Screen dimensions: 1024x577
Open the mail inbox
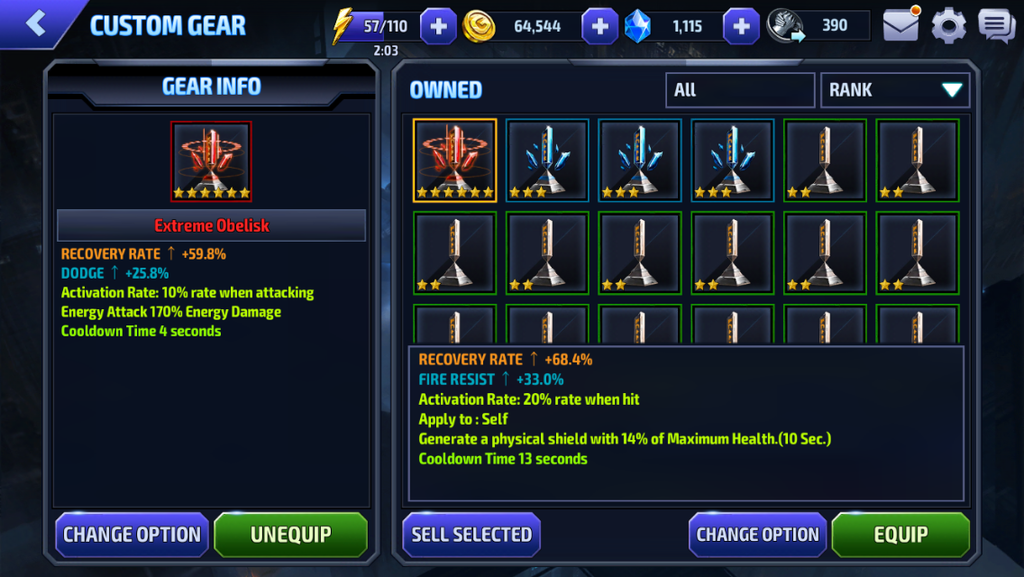pos(900,26)
